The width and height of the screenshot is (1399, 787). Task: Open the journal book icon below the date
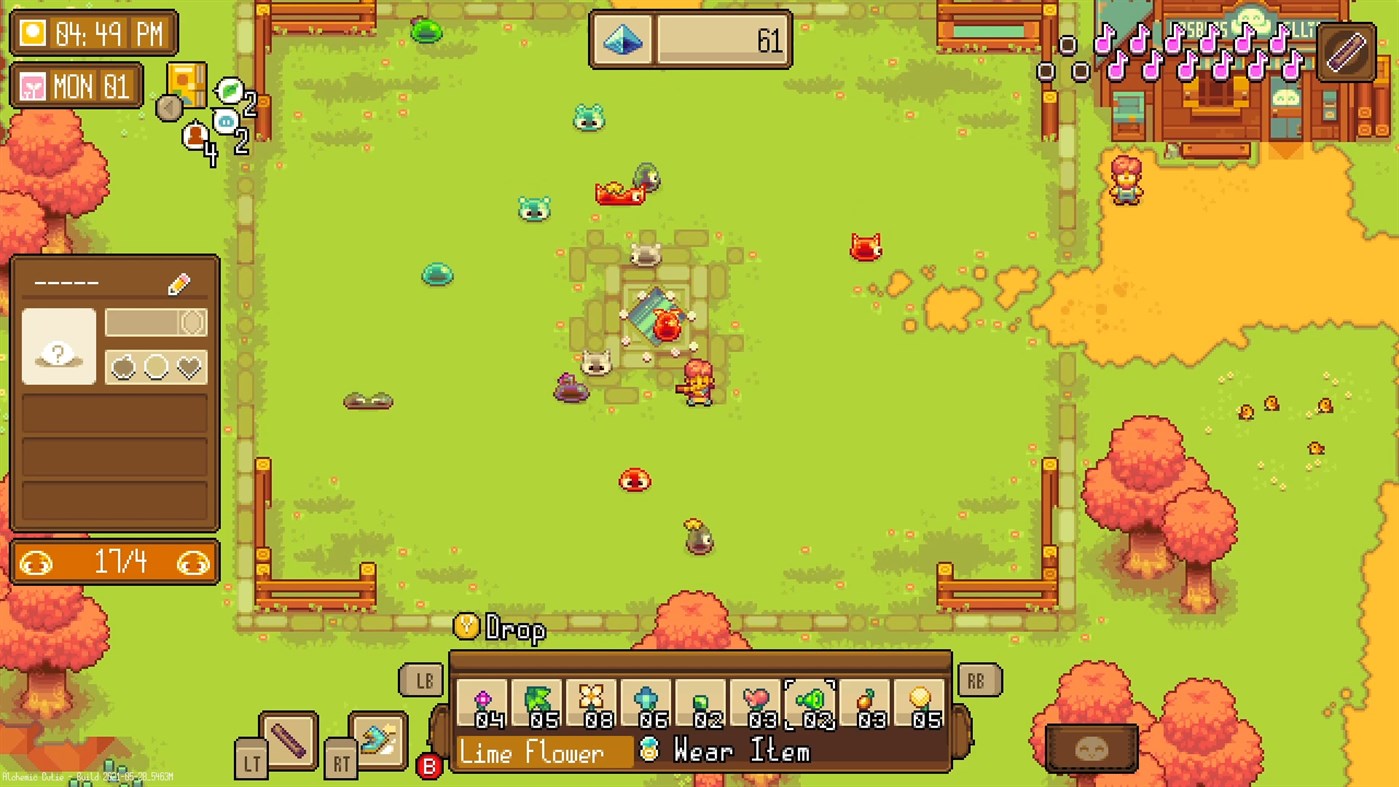pos(186,85)
